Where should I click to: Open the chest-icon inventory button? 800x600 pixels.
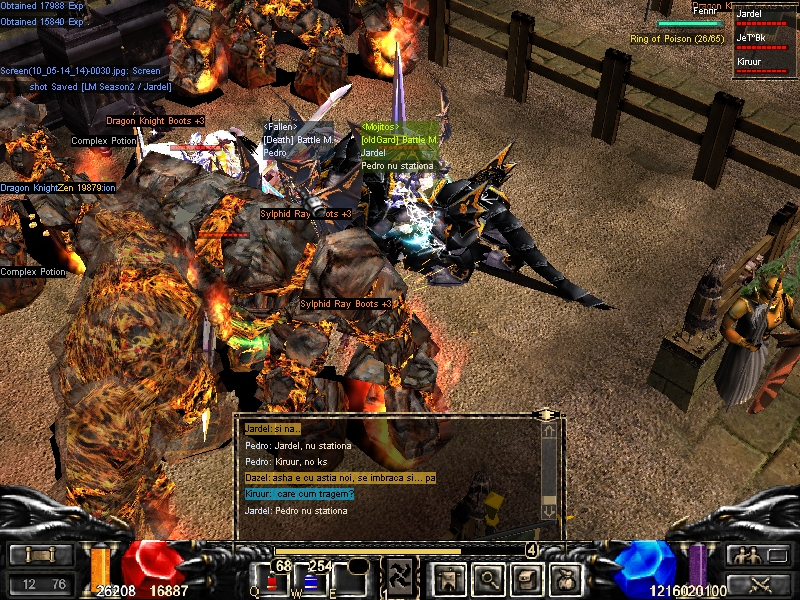525,577
